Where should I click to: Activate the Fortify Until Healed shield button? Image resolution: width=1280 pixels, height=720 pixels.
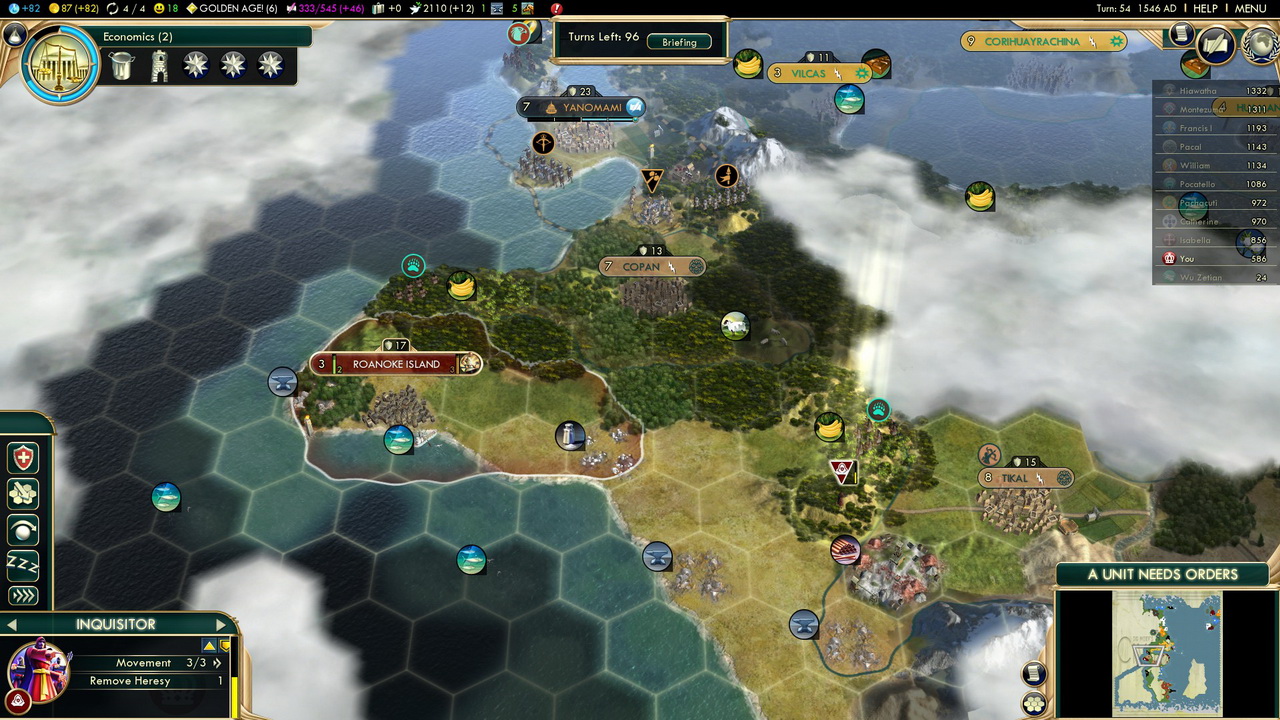23,458
